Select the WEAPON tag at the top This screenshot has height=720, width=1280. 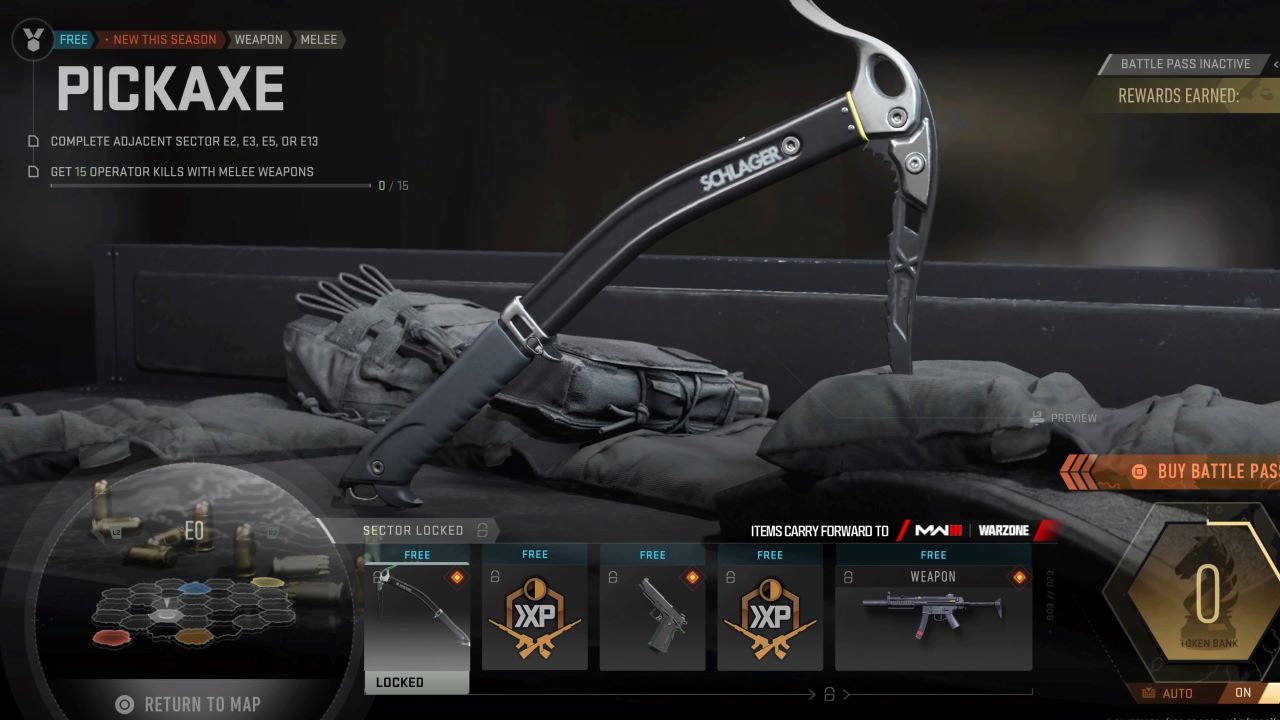tap(258, 39)
